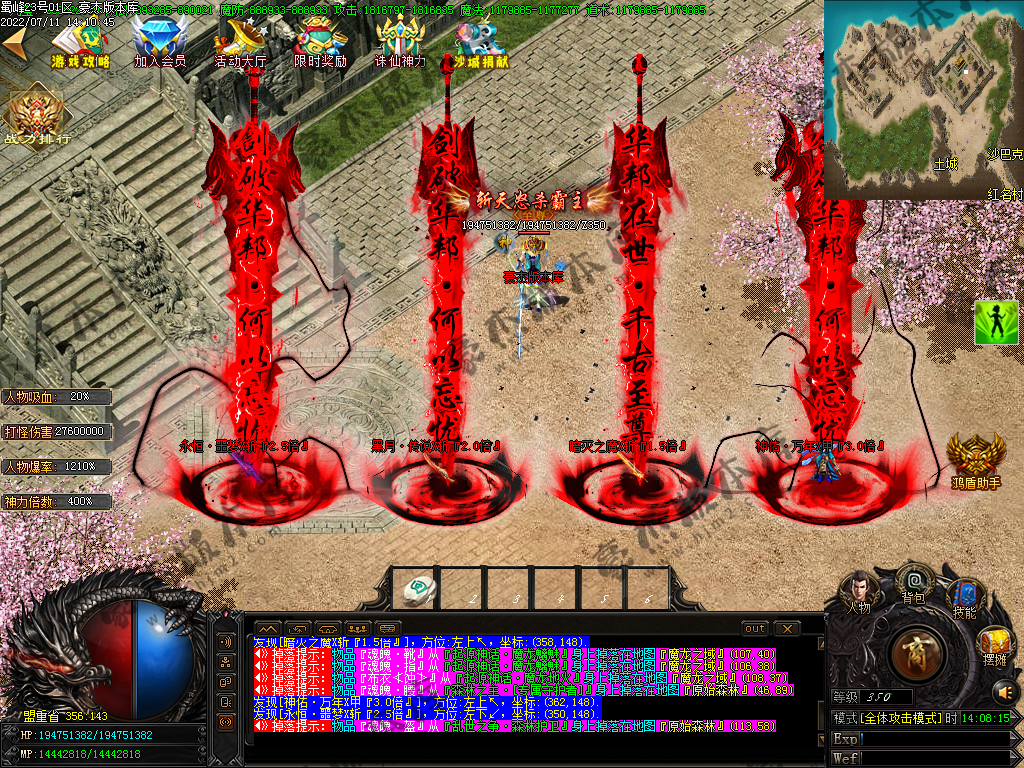Viewport: 1024px width, 768px height.
Task: Close the chat log with X button
Action: pos(787,628)
